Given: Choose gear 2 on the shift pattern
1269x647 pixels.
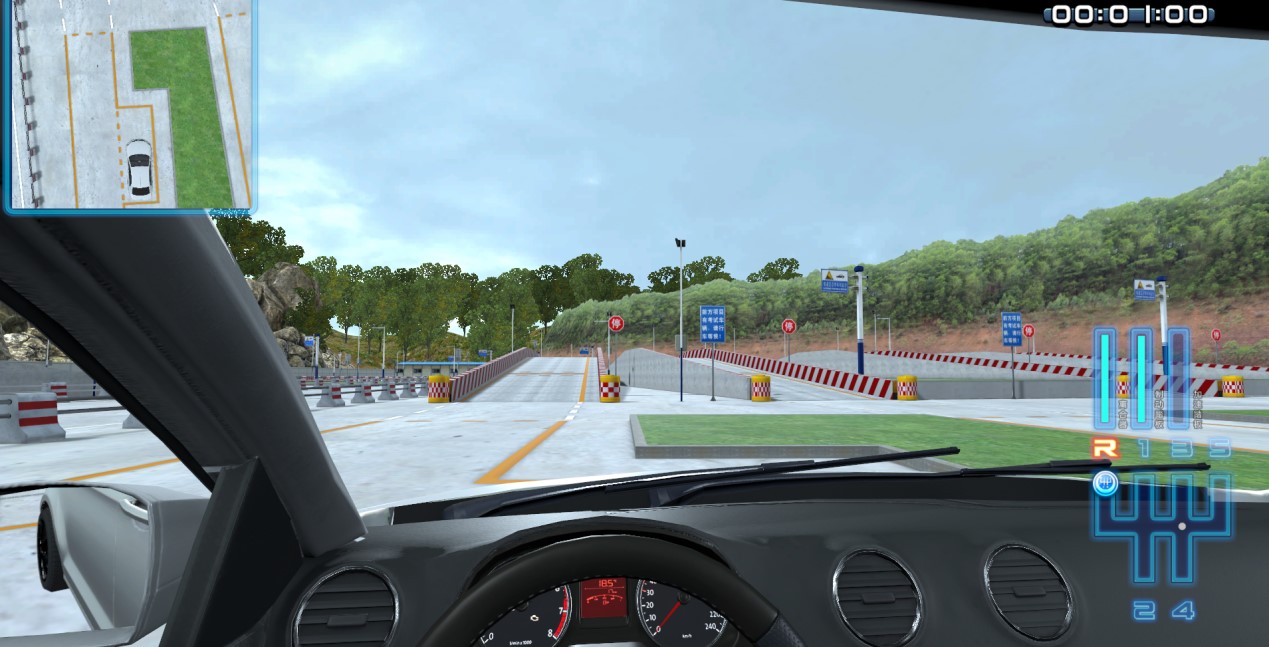Looking at the screenshot, I should (x=1143, y=610).
